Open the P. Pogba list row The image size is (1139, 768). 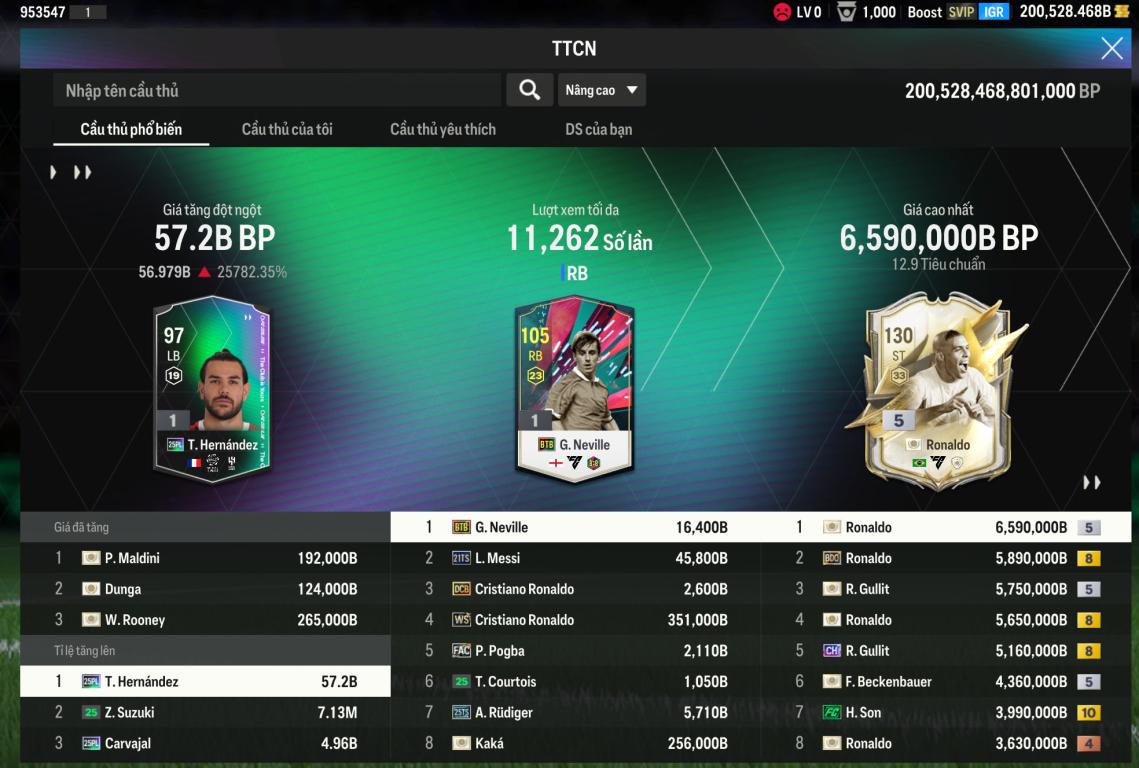(x=575, y=651)
